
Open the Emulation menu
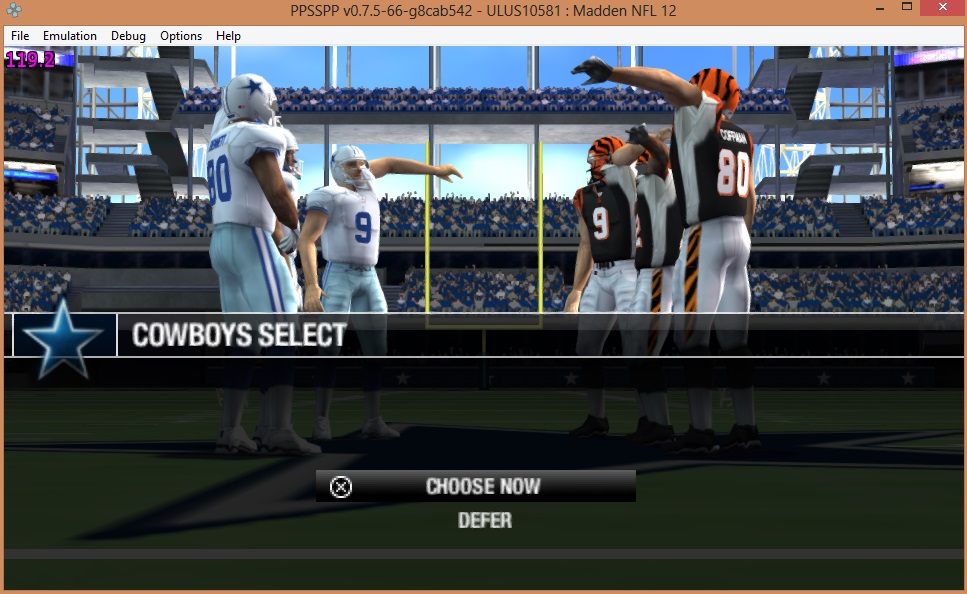(x=70, y=36)
